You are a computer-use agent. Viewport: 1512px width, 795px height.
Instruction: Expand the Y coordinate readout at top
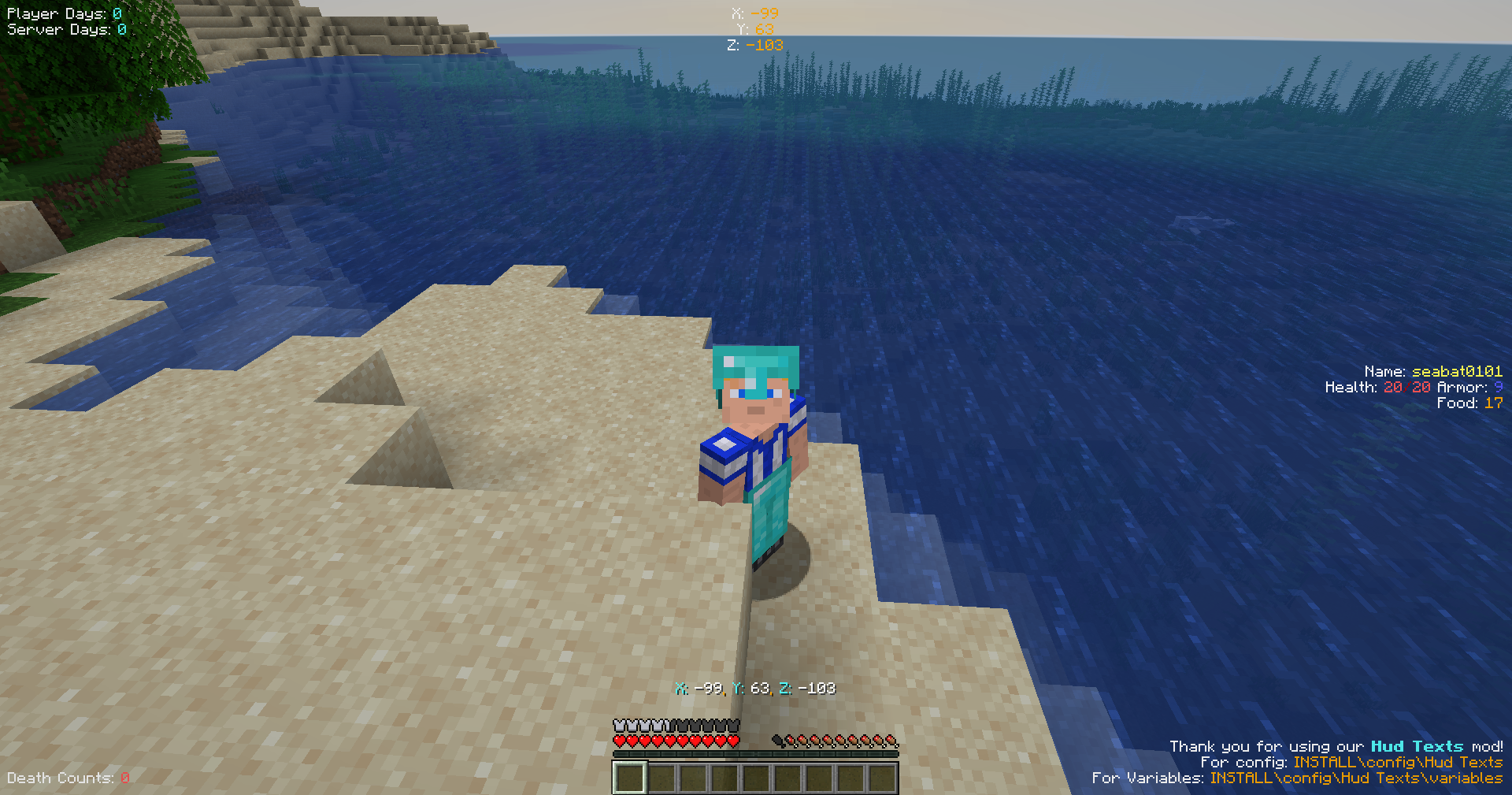(x=754, y=28)
